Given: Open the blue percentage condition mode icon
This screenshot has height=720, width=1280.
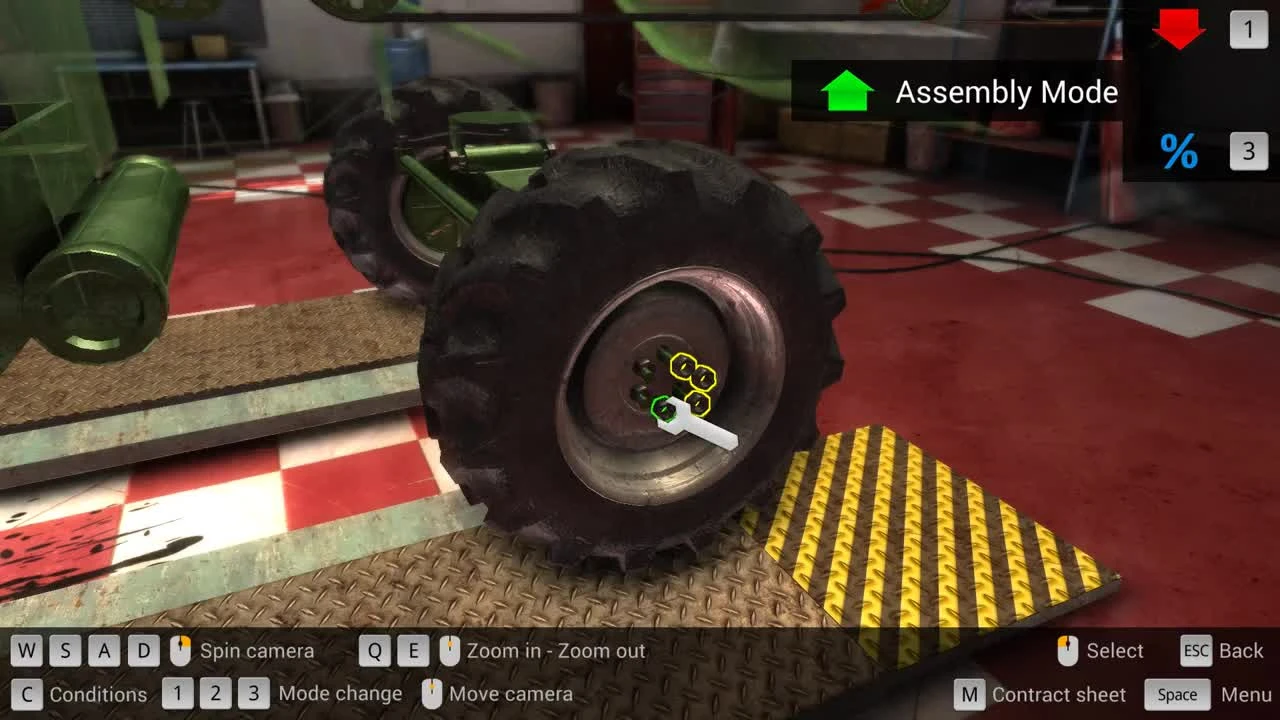Looking at the screenshot, I should tap(1178, 151).
